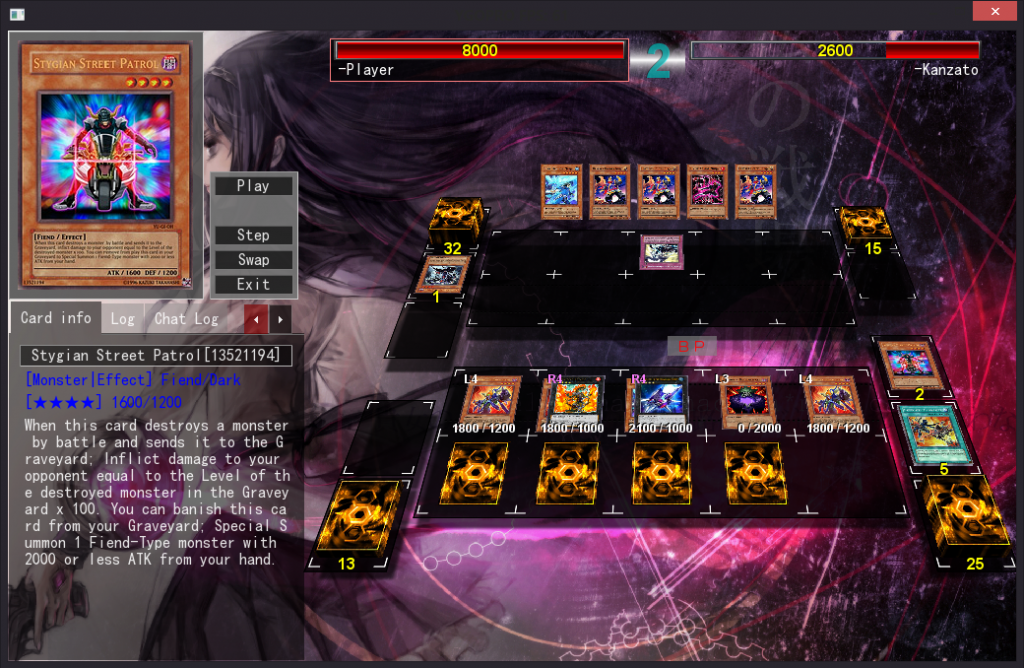Open the Log tab
This screenshot has height=668, width=1024.
[122, 319]
